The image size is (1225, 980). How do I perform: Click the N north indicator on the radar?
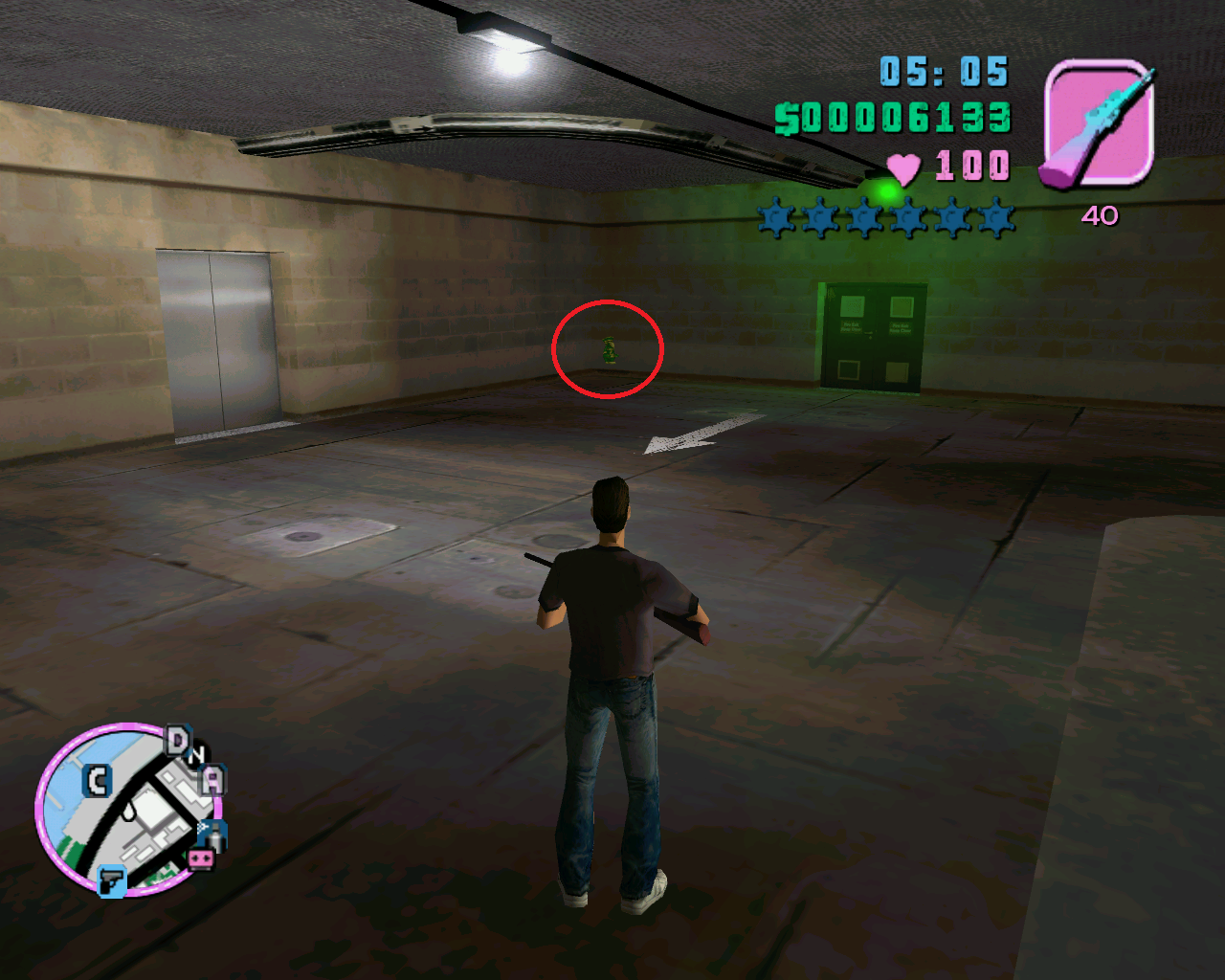(197, 755)
